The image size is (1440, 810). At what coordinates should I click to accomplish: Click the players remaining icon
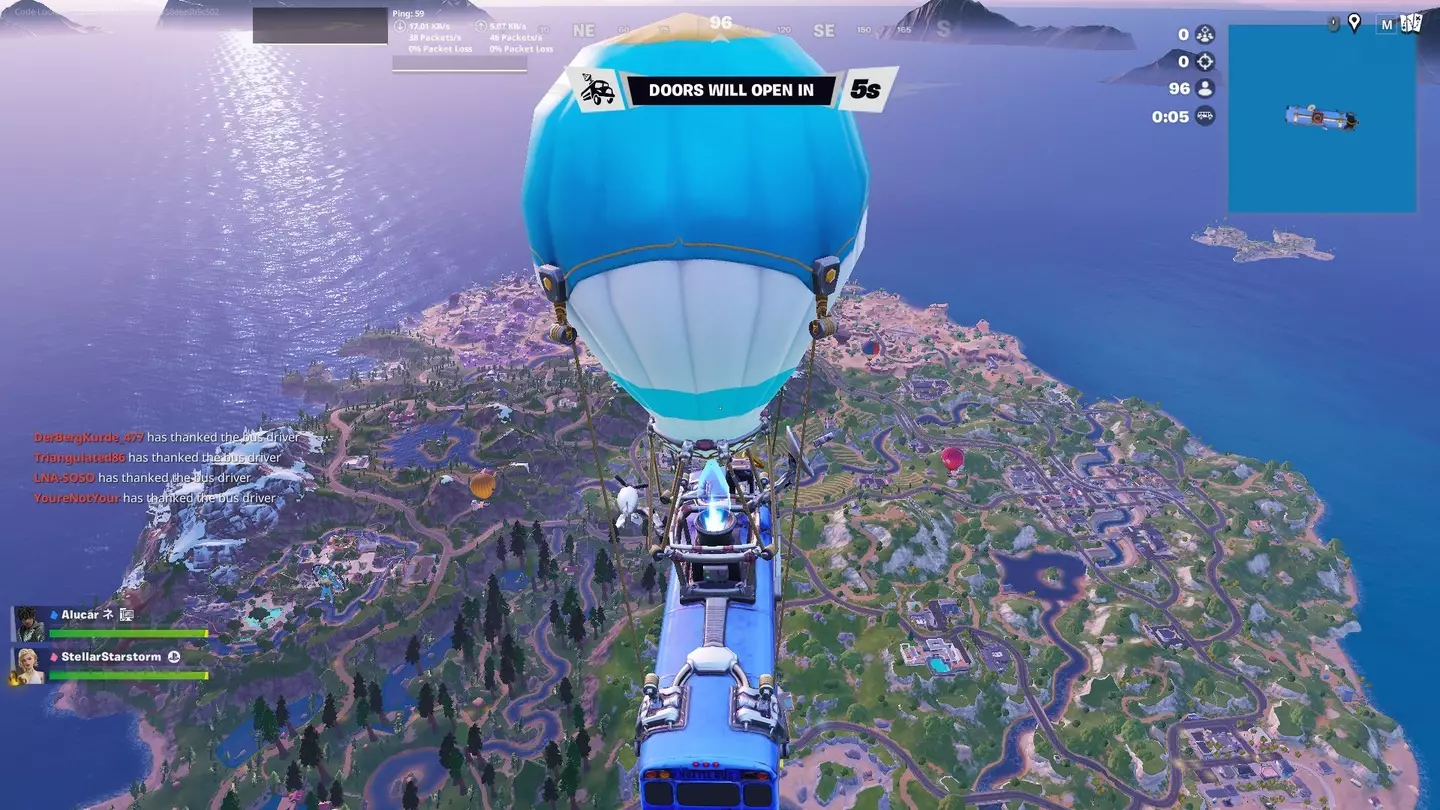coord(1205,88)
